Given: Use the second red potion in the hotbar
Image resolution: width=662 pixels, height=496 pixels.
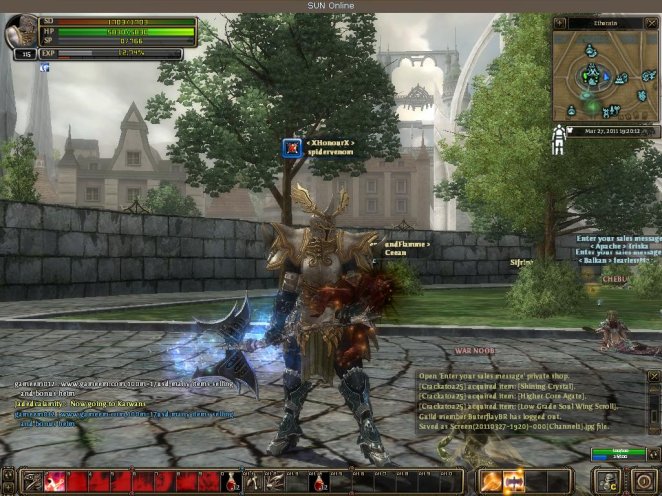Looking at the screenshot, I should pos(320,481).
